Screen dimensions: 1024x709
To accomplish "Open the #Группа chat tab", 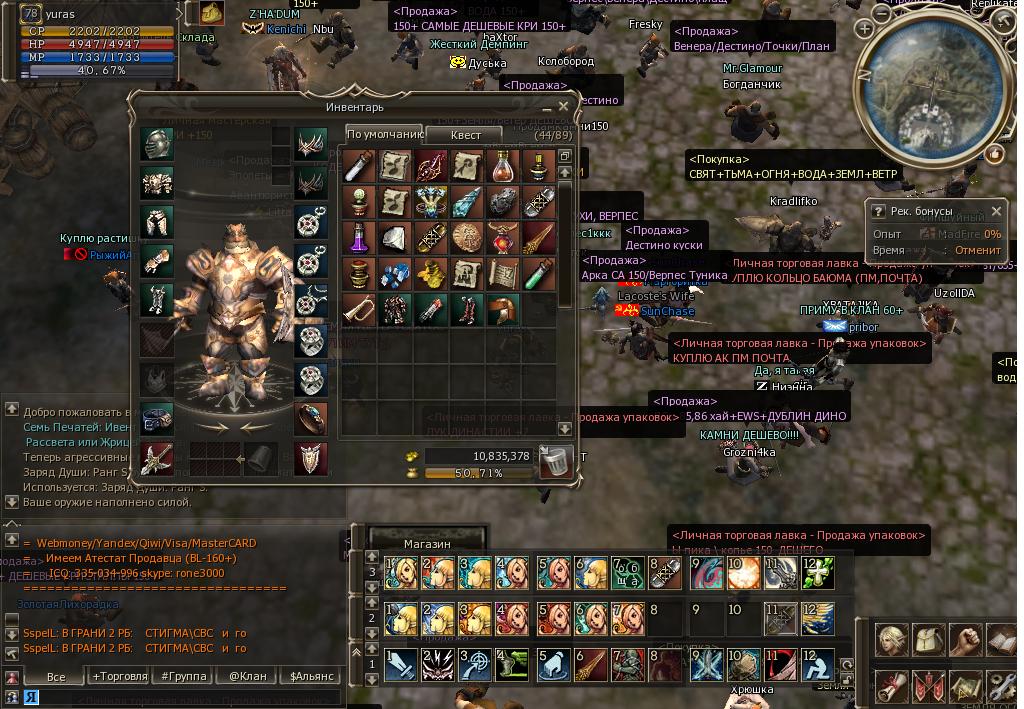I will coord(184,676).
